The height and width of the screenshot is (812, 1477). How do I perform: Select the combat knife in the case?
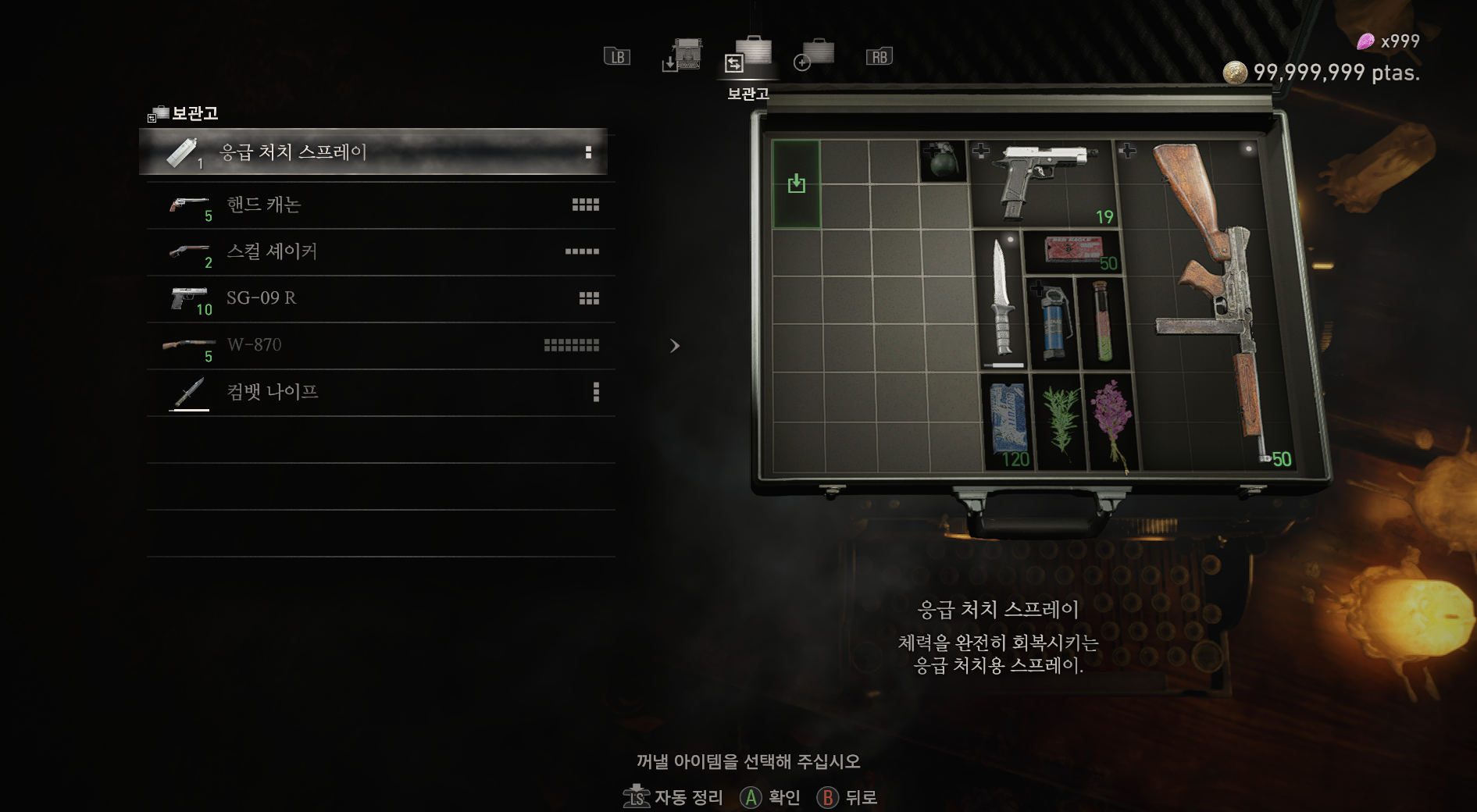coord(1001,301)
